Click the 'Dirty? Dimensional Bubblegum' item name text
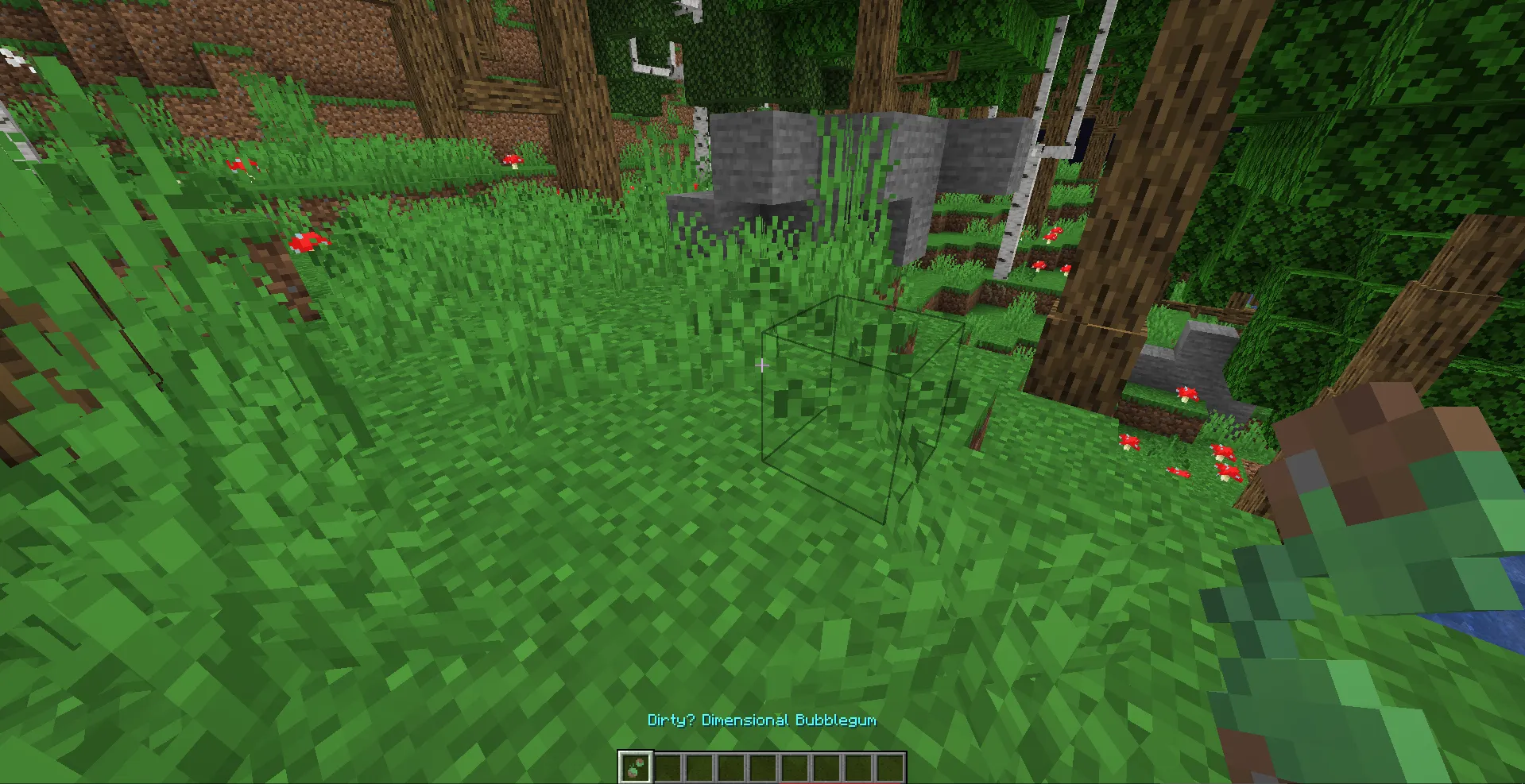 coord(761,720)
